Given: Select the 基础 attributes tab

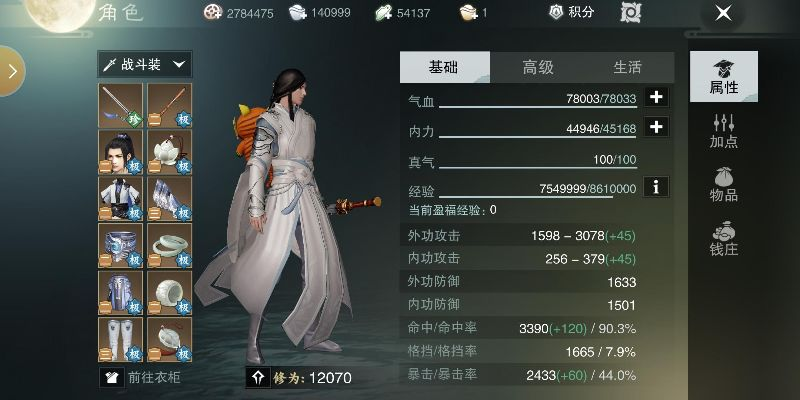Looking at the screenshot, I should click(444, 67).
